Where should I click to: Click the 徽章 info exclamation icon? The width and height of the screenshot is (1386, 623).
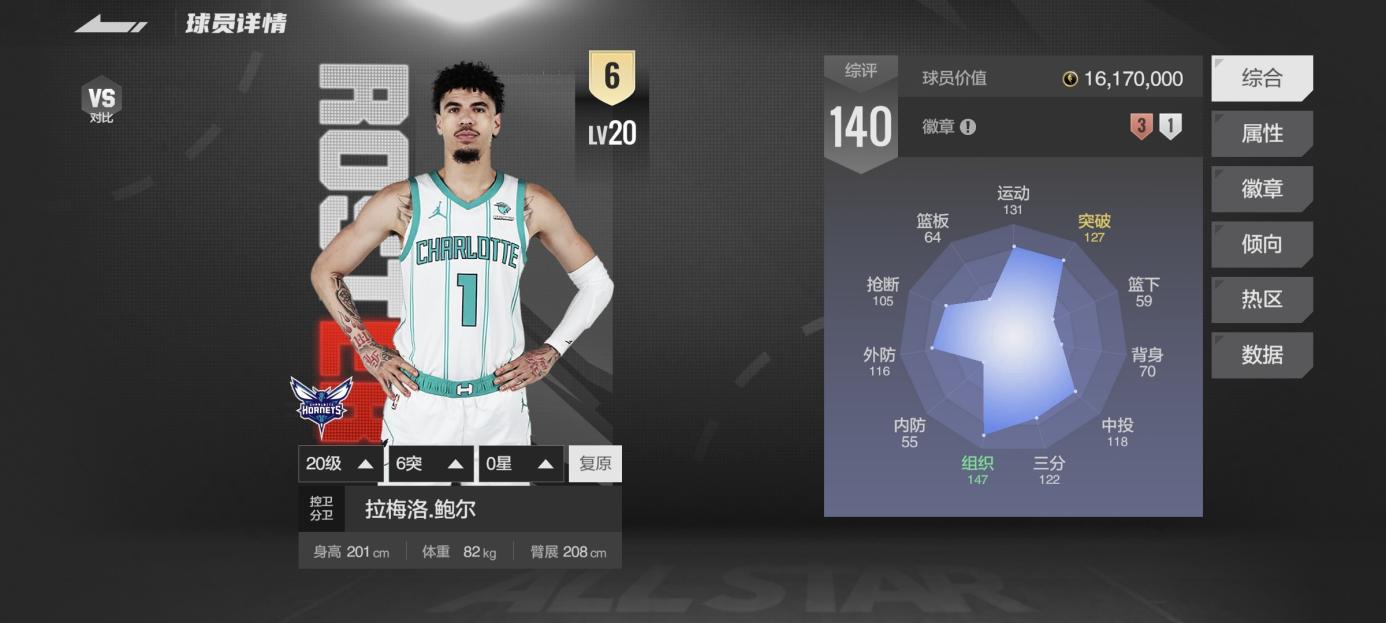(x=968, y=127)
